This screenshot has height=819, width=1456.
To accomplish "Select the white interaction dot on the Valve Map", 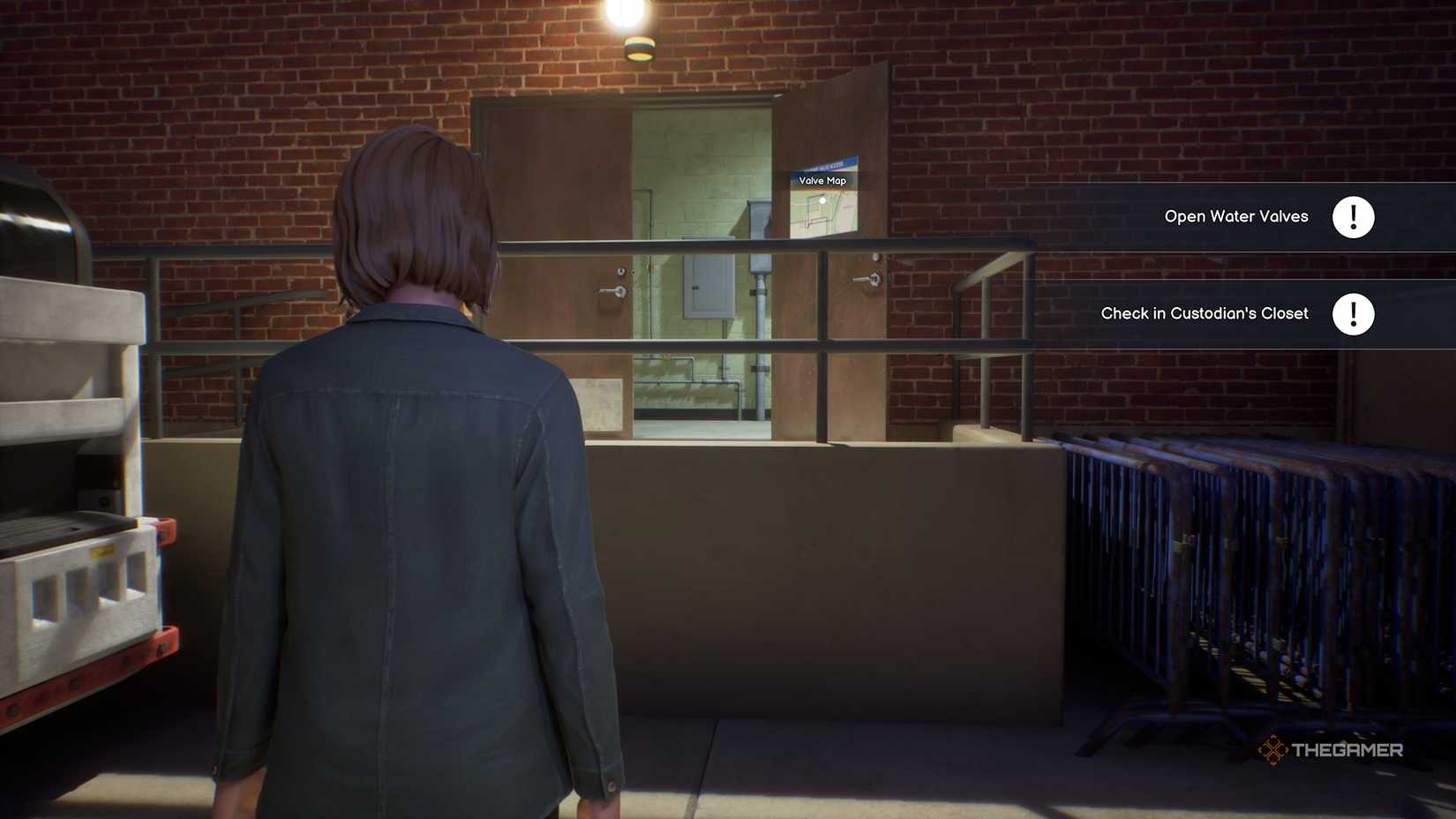I will (x=822, y=199).
